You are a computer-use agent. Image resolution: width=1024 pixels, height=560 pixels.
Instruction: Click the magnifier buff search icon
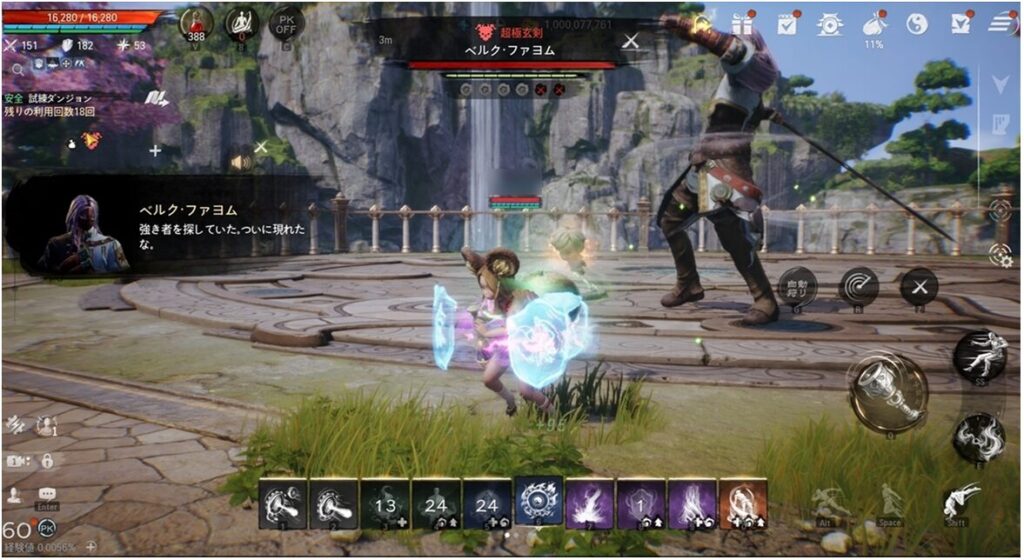click(19, 70)
